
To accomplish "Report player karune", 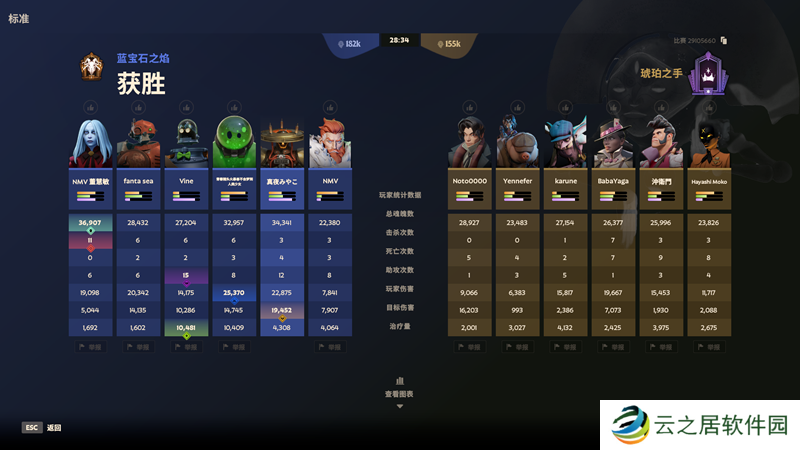I will (x=564, y=347).
